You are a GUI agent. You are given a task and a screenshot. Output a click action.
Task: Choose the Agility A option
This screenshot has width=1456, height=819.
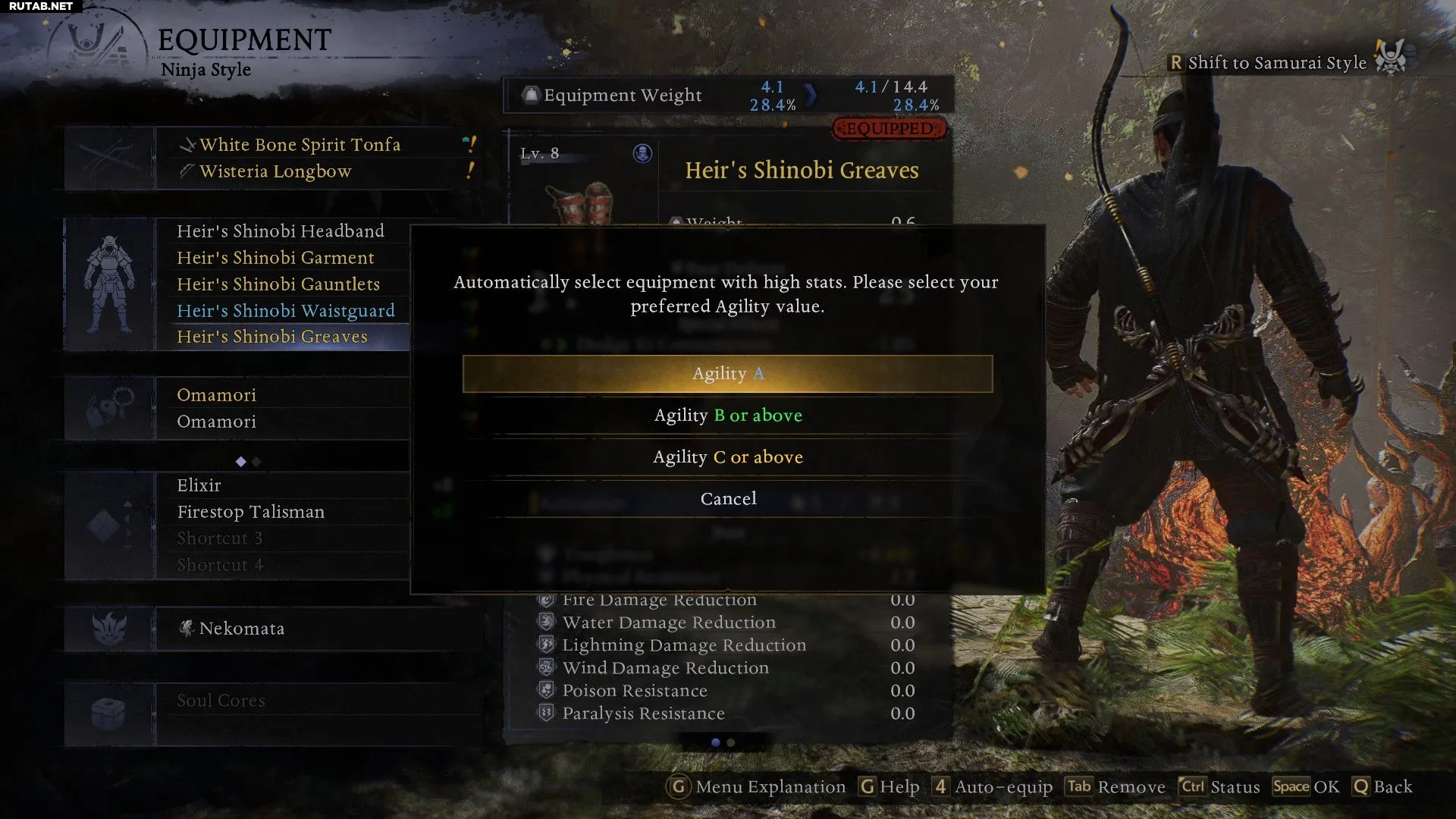727,374
